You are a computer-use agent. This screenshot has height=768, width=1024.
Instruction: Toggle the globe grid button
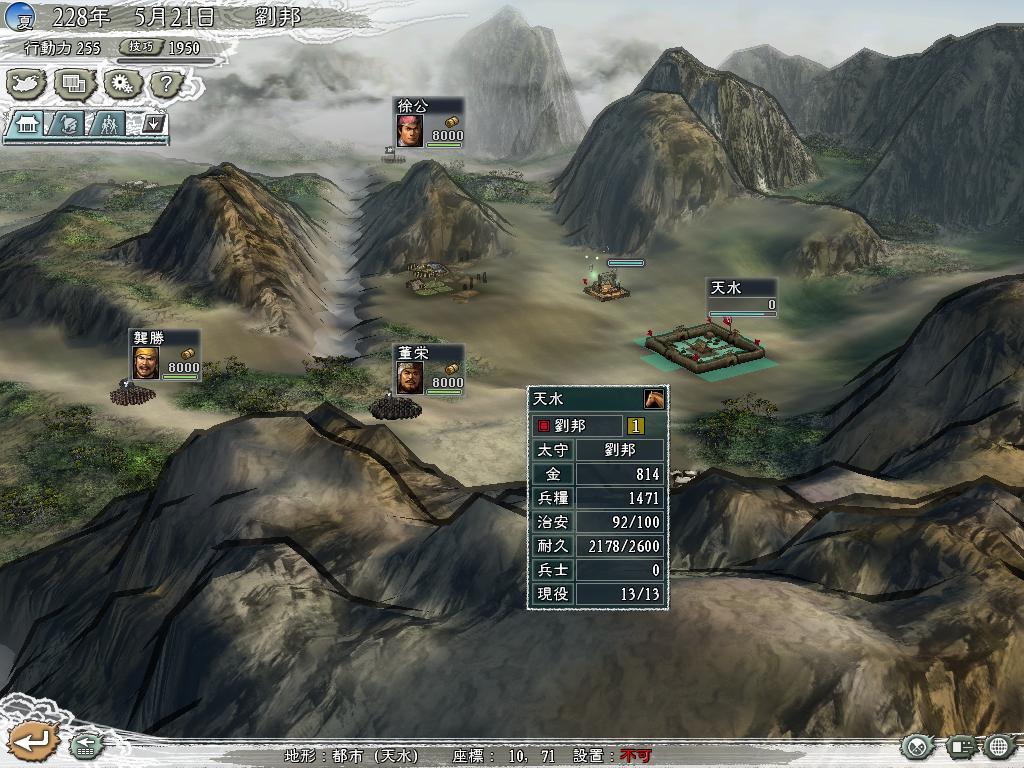click(x=999, y=746)
